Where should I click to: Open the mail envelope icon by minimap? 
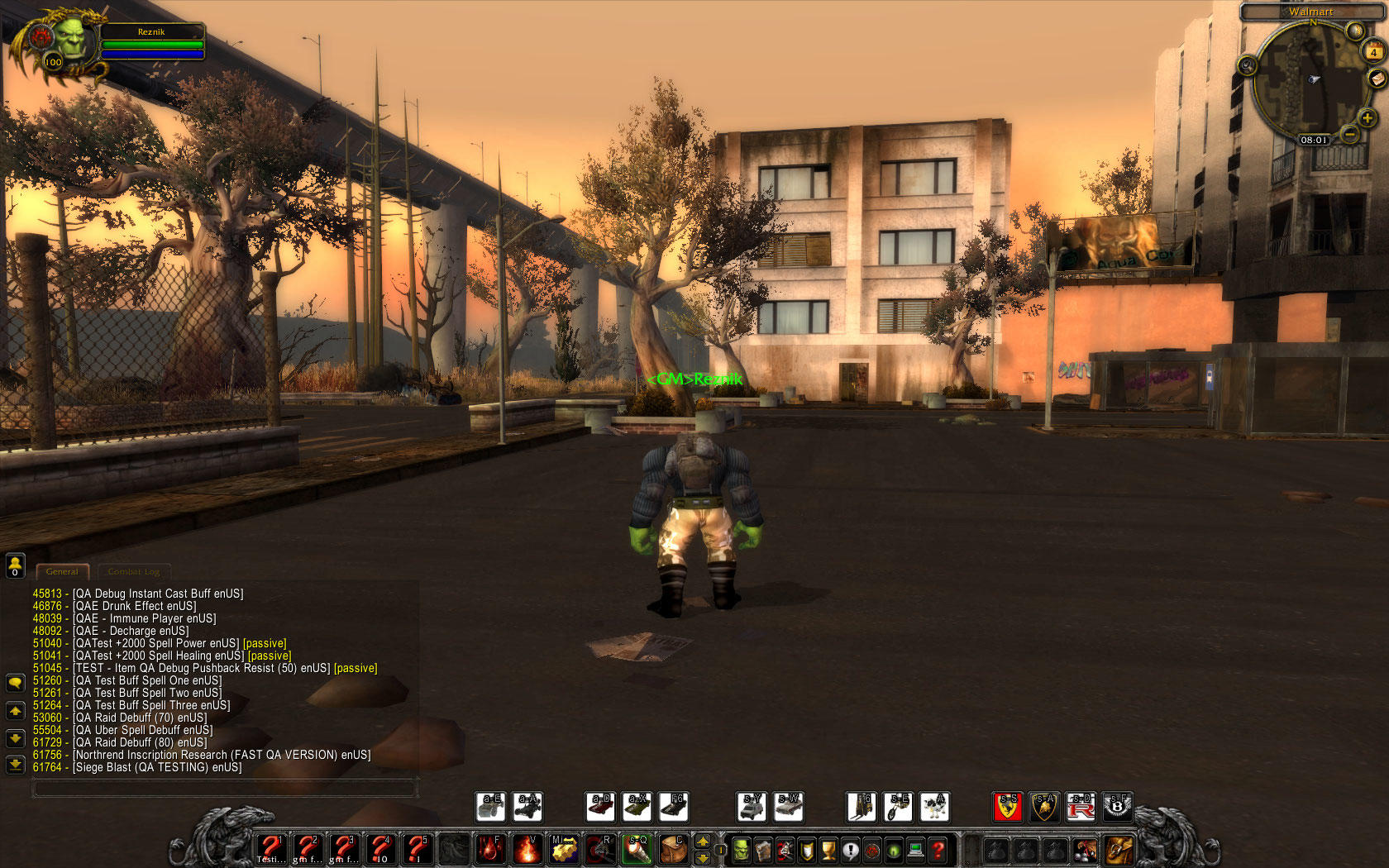(x=1377, y=79)
